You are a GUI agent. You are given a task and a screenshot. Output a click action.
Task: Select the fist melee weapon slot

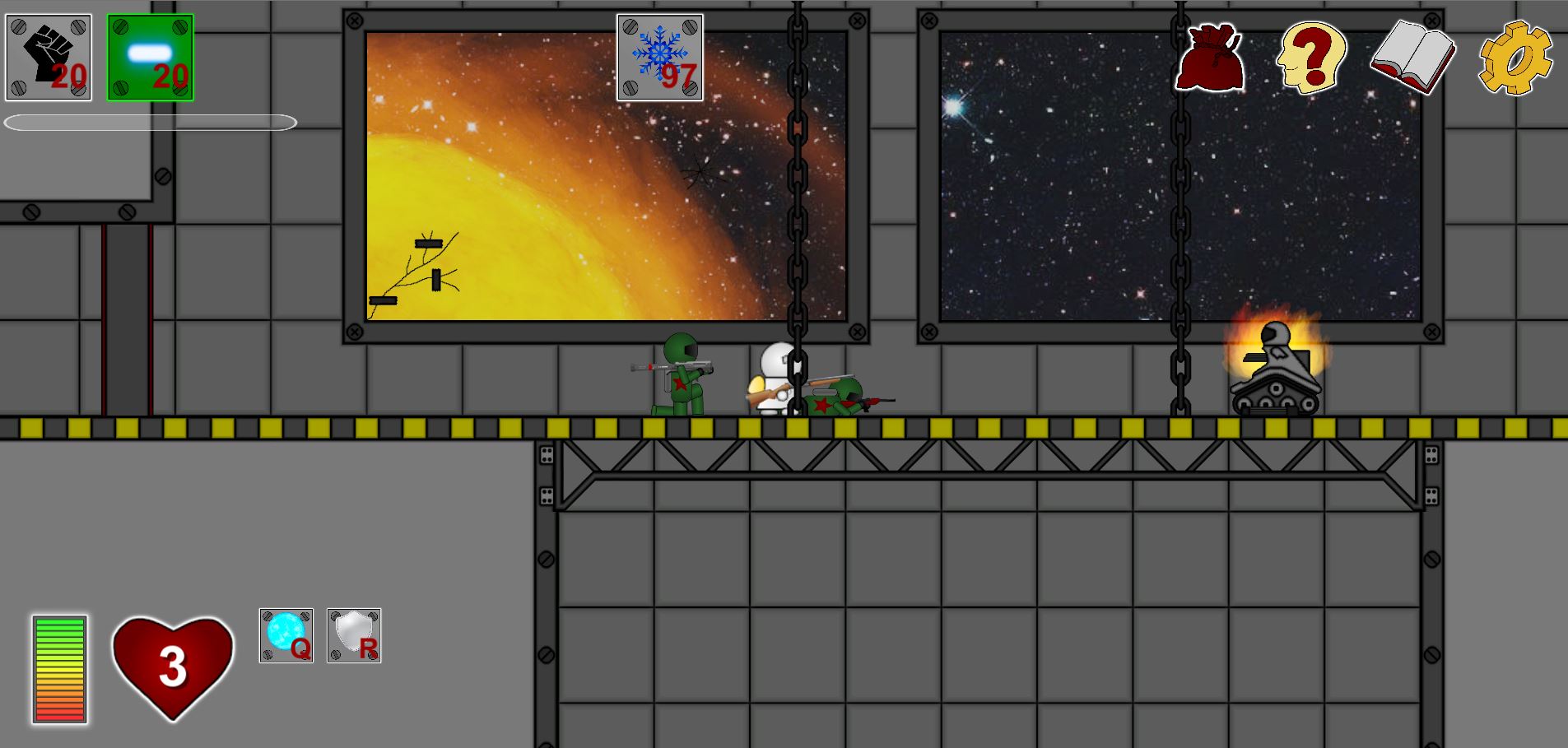pyautogui.click(x=49, y=58)
